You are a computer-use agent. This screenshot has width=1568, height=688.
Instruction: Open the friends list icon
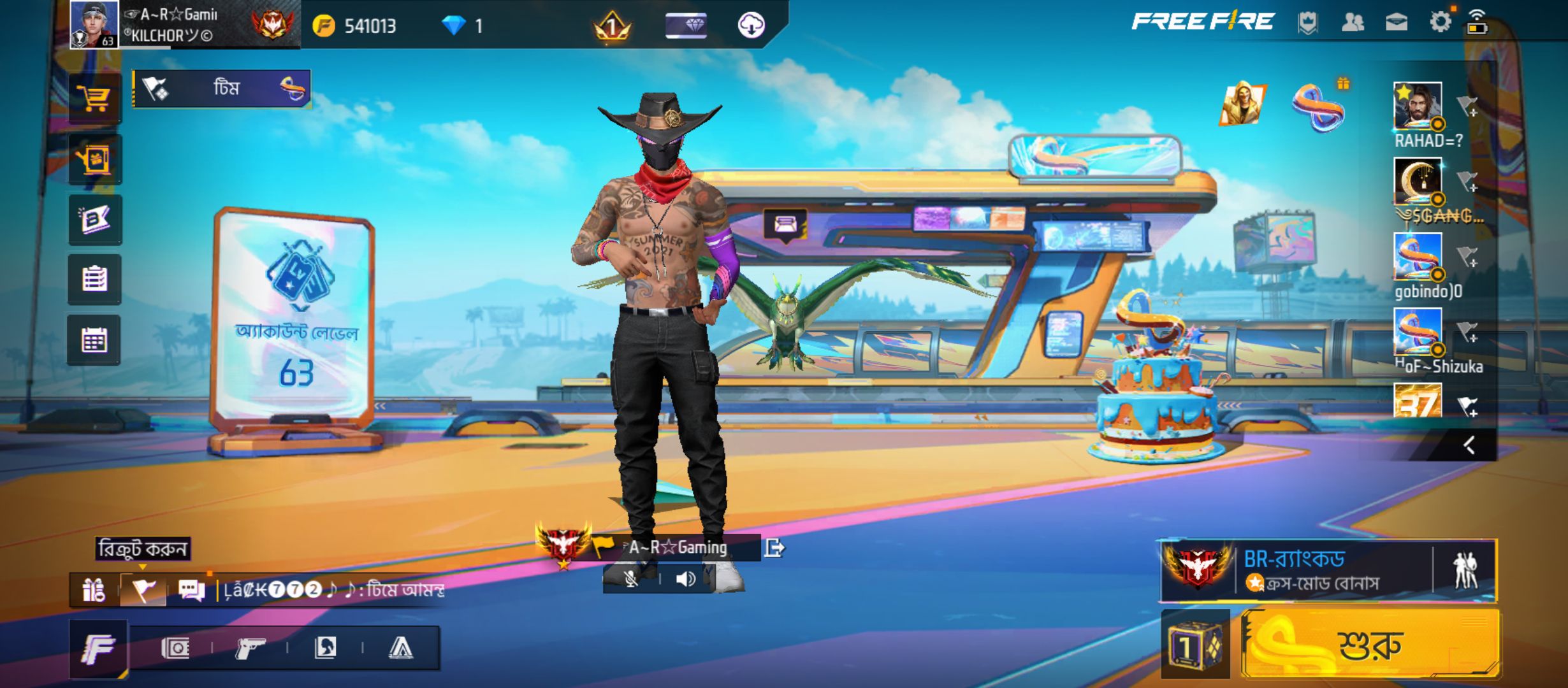(x=1353, y=23)
